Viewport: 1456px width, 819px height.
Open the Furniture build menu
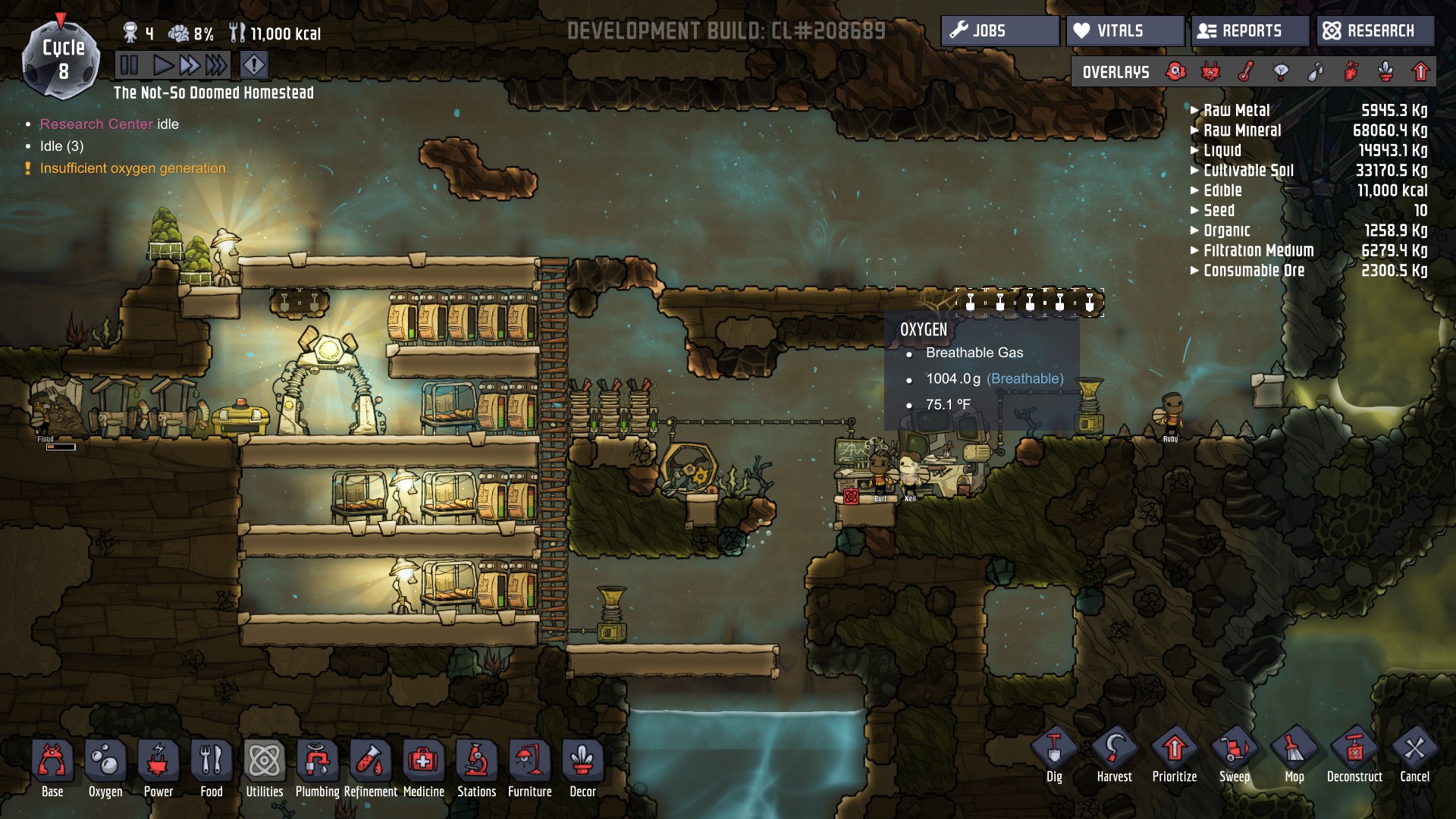tap(530, 770)
